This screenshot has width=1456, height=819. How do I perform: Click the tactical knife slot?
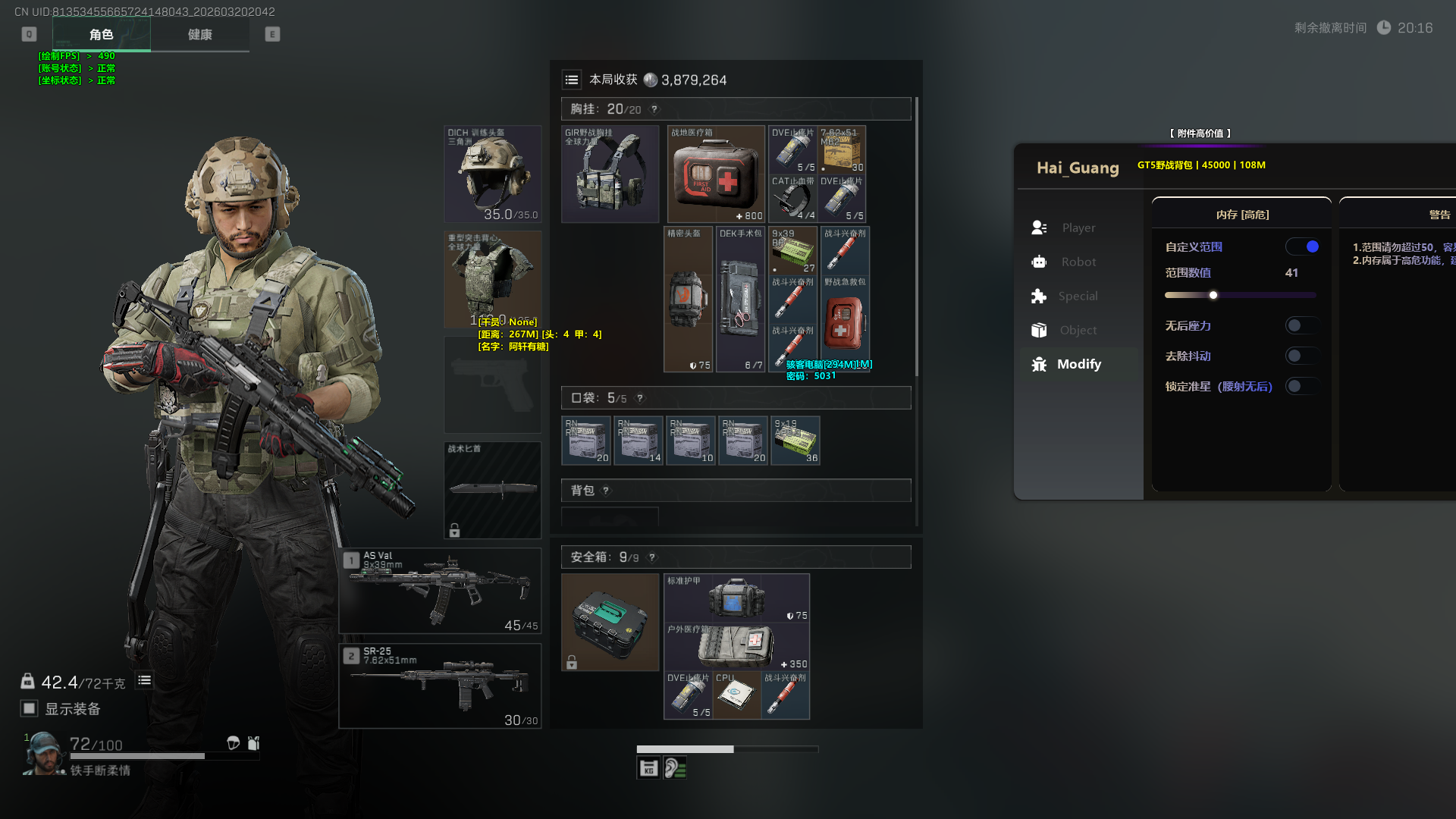click(x=492, y=490)
